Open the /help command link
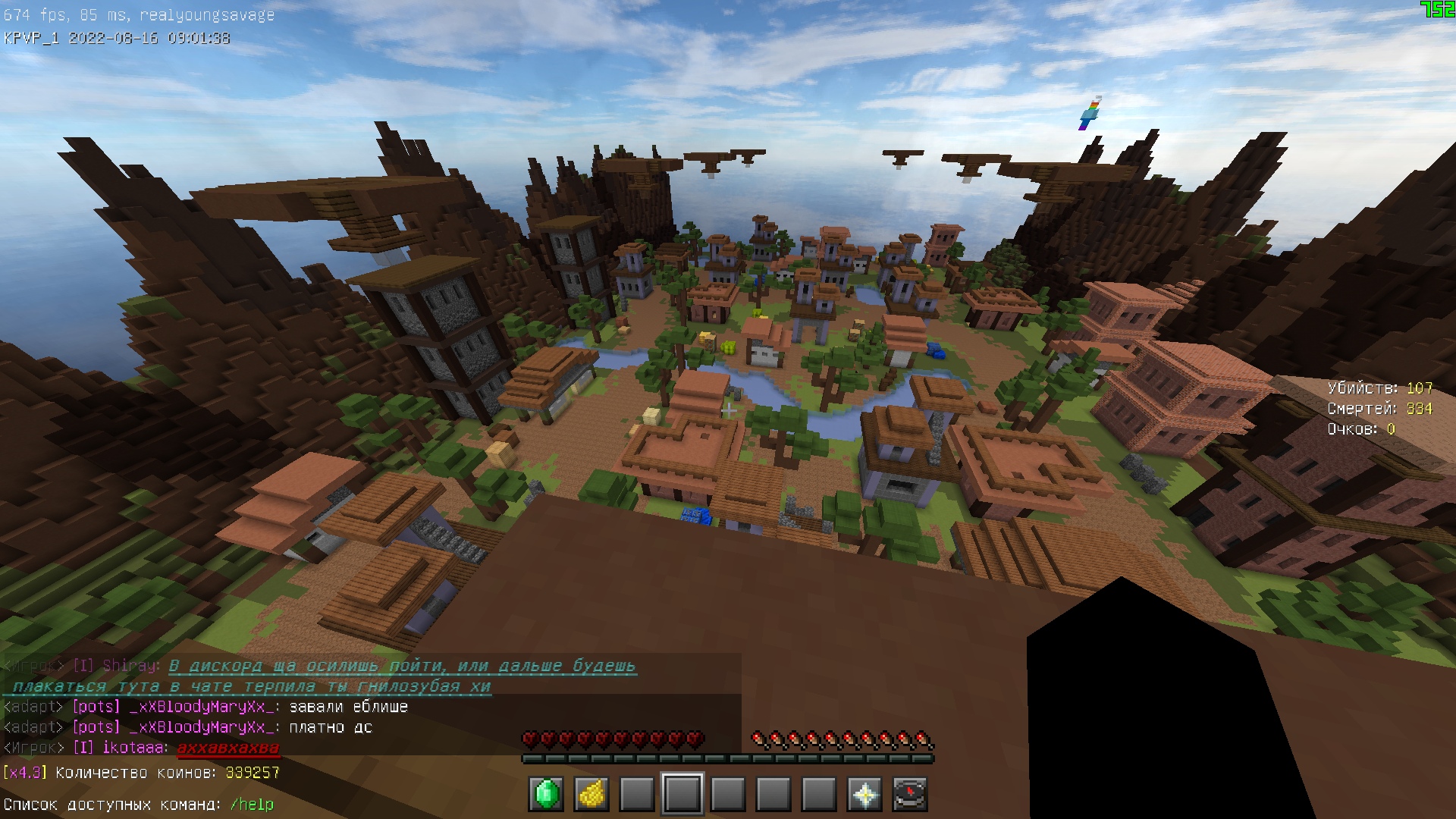1456x819 pixels. (x=251, y=805)
